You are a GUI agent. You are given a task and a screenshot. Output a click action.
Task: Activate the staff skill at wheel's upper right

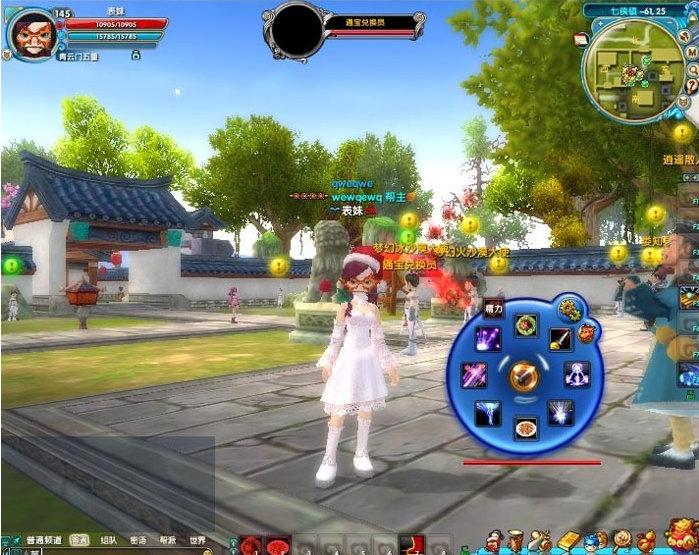click(560, 340)
